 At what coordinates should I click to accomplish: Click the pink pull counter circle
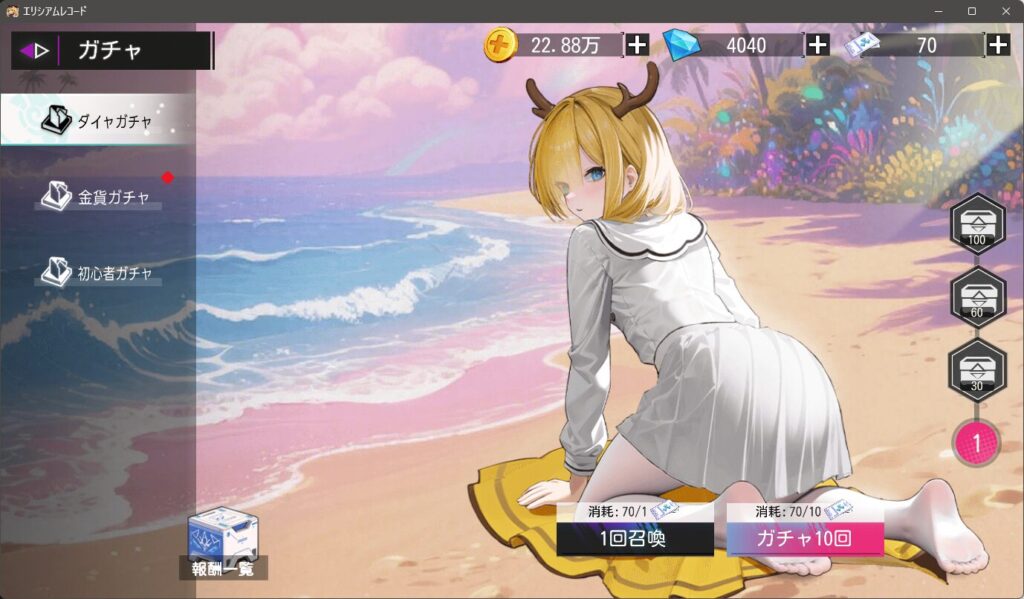point(977,442)
